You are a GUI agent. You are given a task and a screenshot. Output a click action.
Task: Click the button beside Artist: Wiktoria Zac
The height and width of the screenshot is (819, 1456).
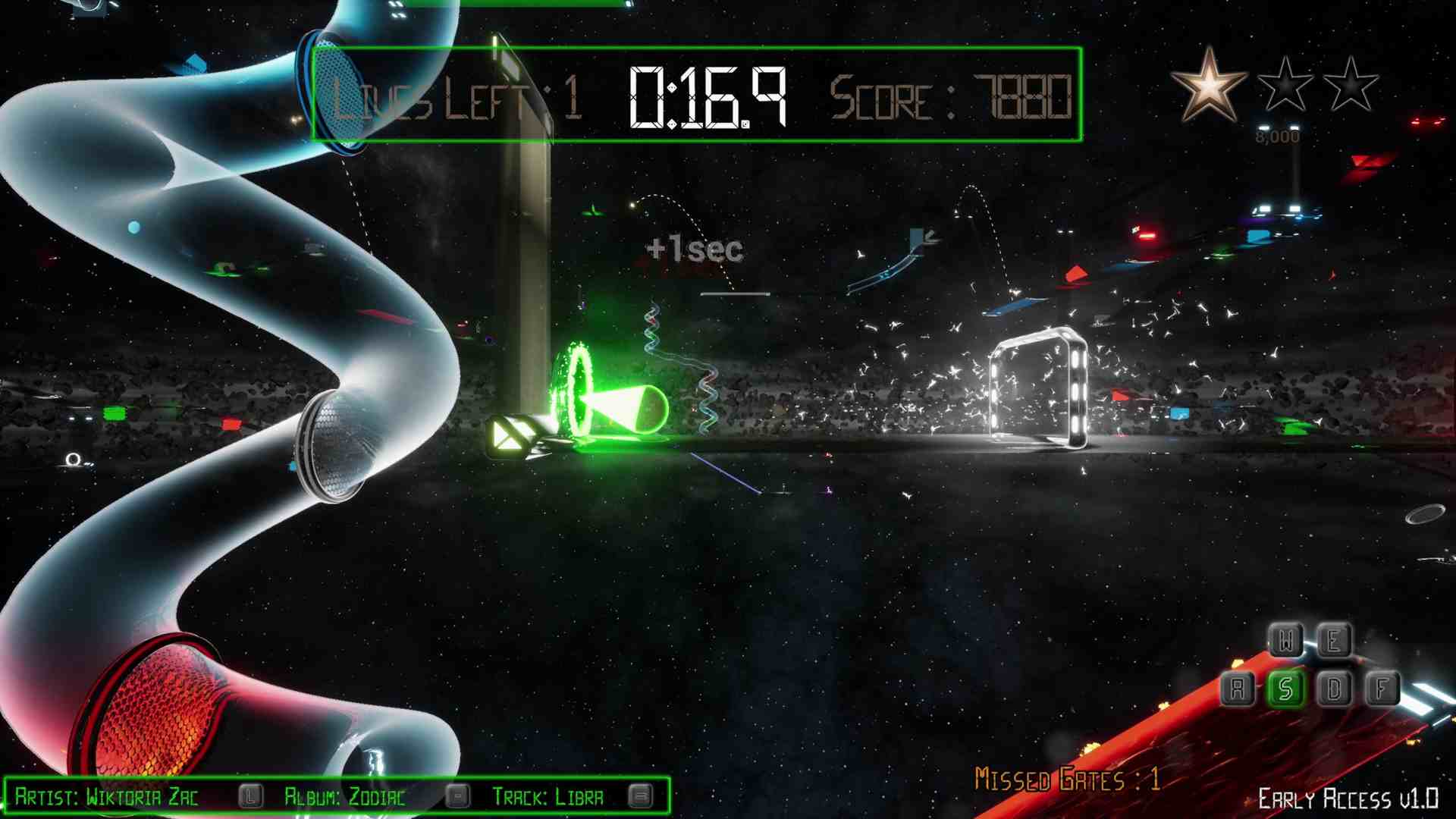pos(249,796)
